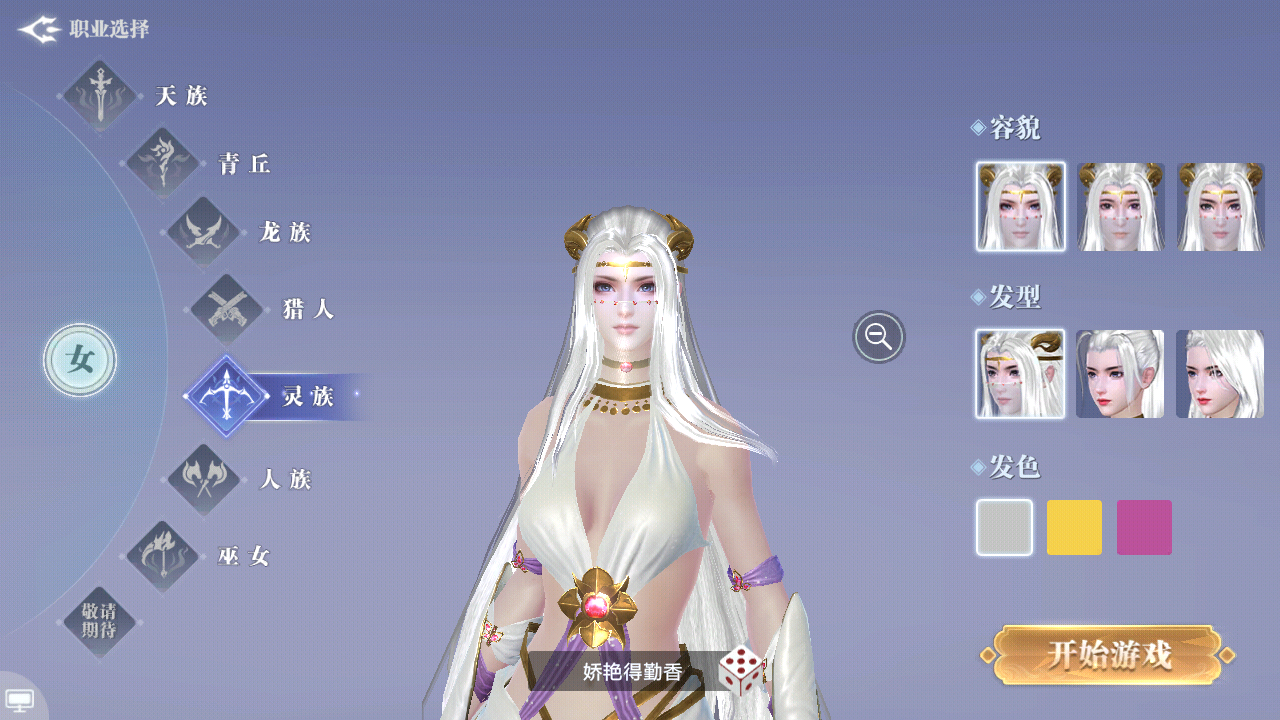The width and height of the screenshot is (1280, 720).
Task: Go back from 职业选择 screen
Action: pyautogui.click(x=40, y=30)
